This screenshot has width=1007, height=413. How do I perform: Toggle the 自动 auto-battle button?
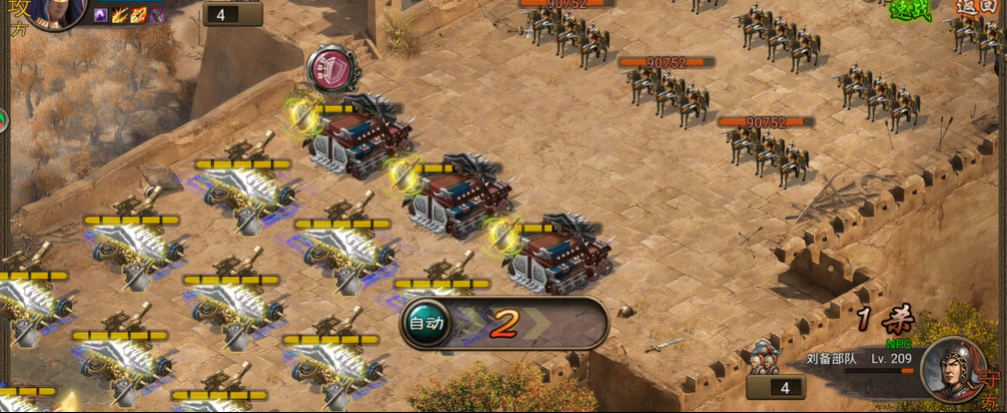tap(422, 323)
